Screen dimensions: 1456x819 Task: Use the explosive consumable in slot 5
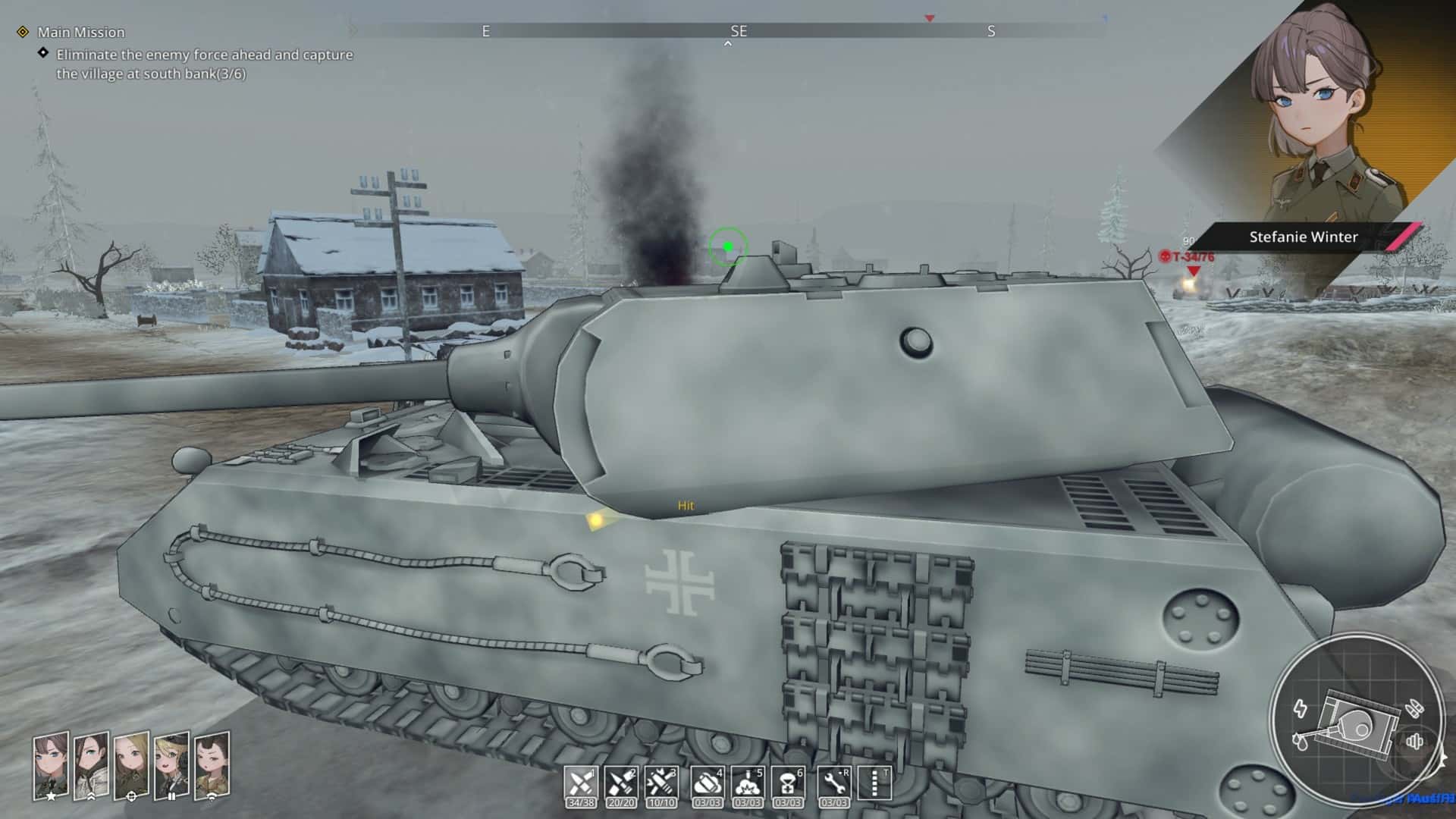click(749, 780)
